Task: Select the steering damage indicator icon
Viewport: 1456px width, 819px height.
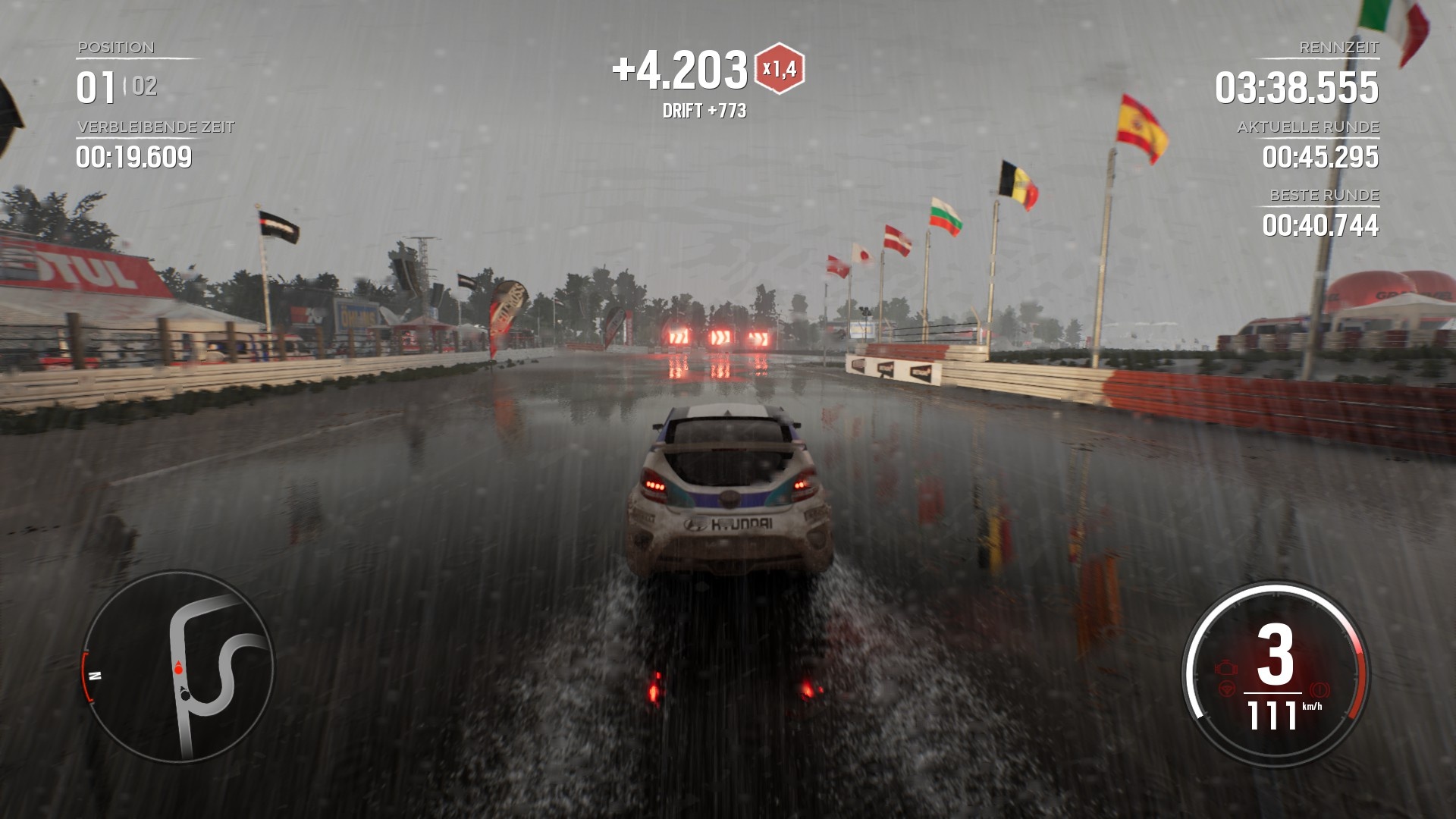Action: click(1228, 687)
